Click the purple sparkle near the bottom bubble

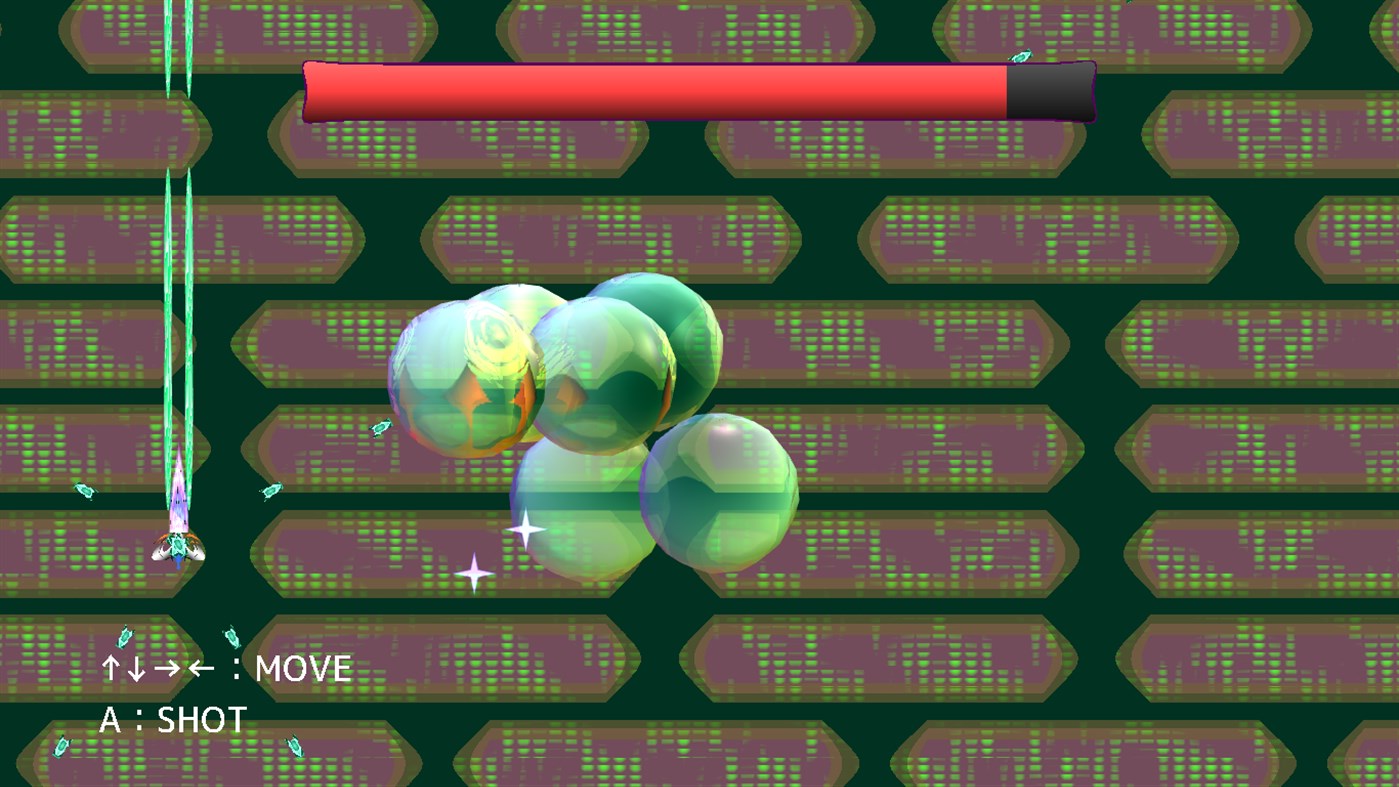click(x=474, y=572)
